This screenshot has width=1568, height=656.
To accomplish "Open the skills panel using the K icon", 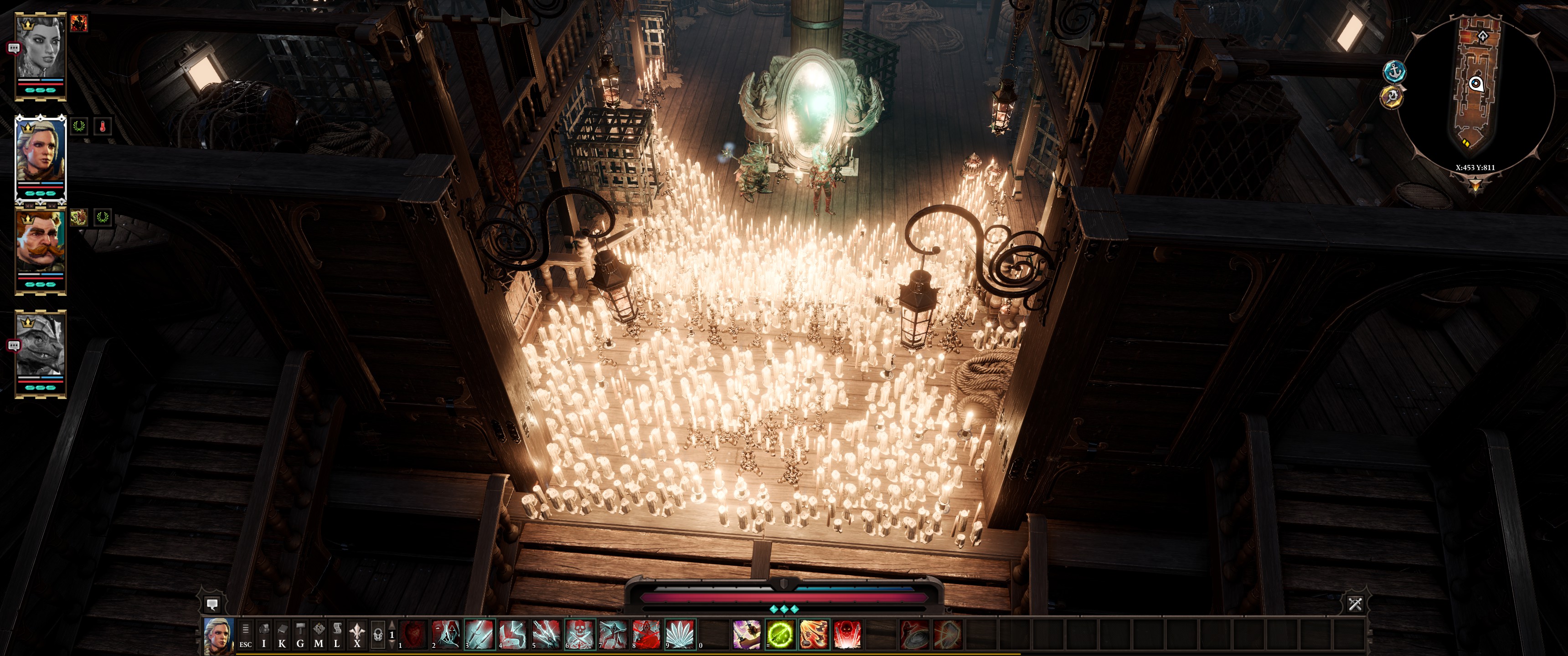I will click(283, 635).
